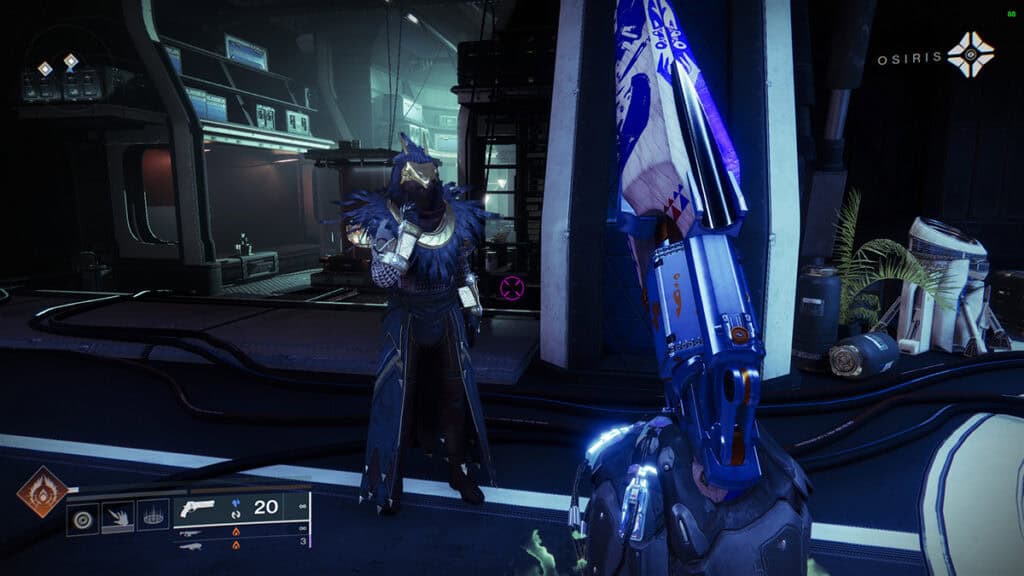Image resolution: width=1024 pixels, height=576 pixels.
Task: Select the equipped hand cannon weapon
Action: (x=196, y=510)
